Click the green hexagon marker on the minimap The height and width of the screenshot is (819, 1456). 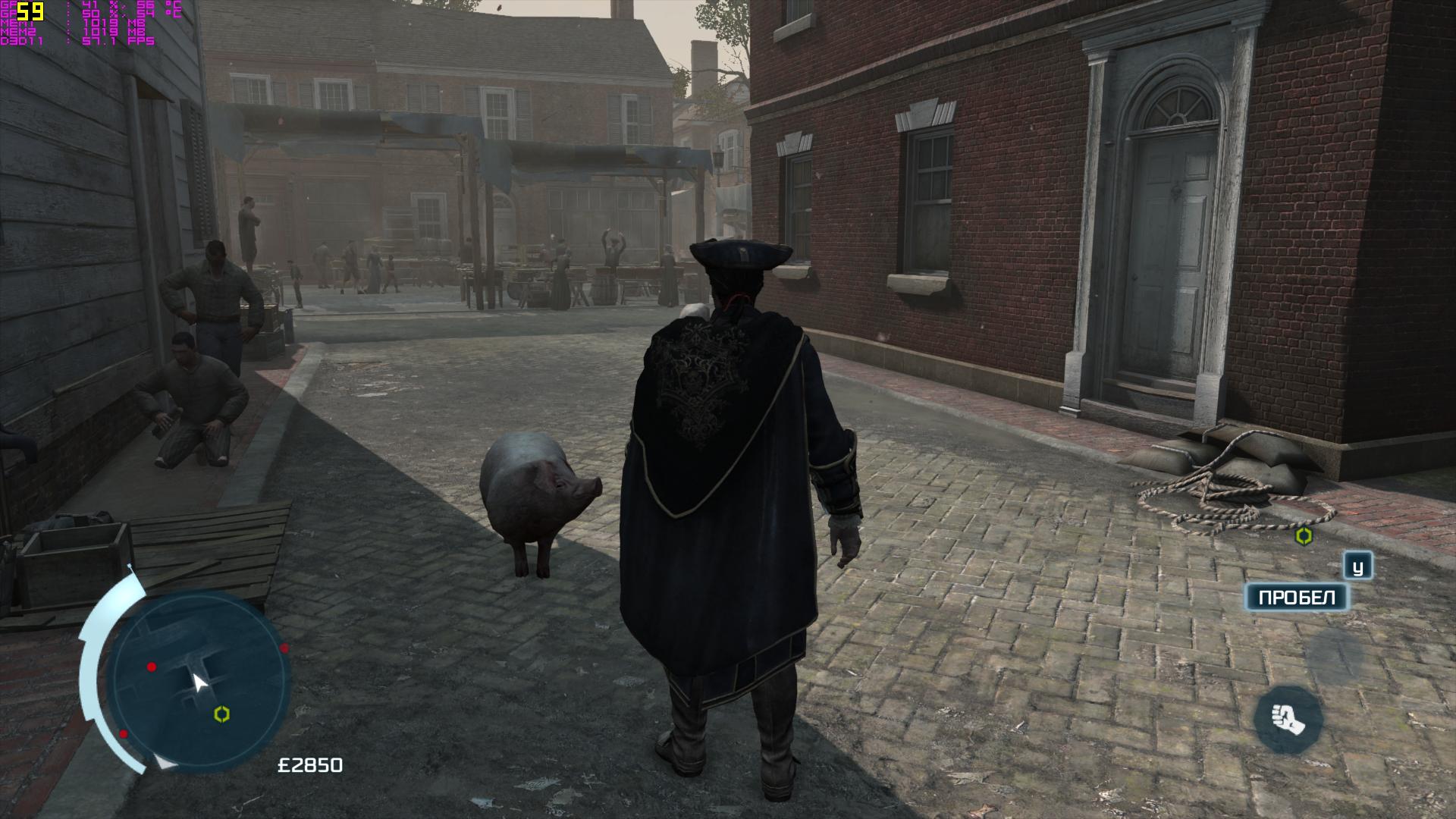pos(222,714)
